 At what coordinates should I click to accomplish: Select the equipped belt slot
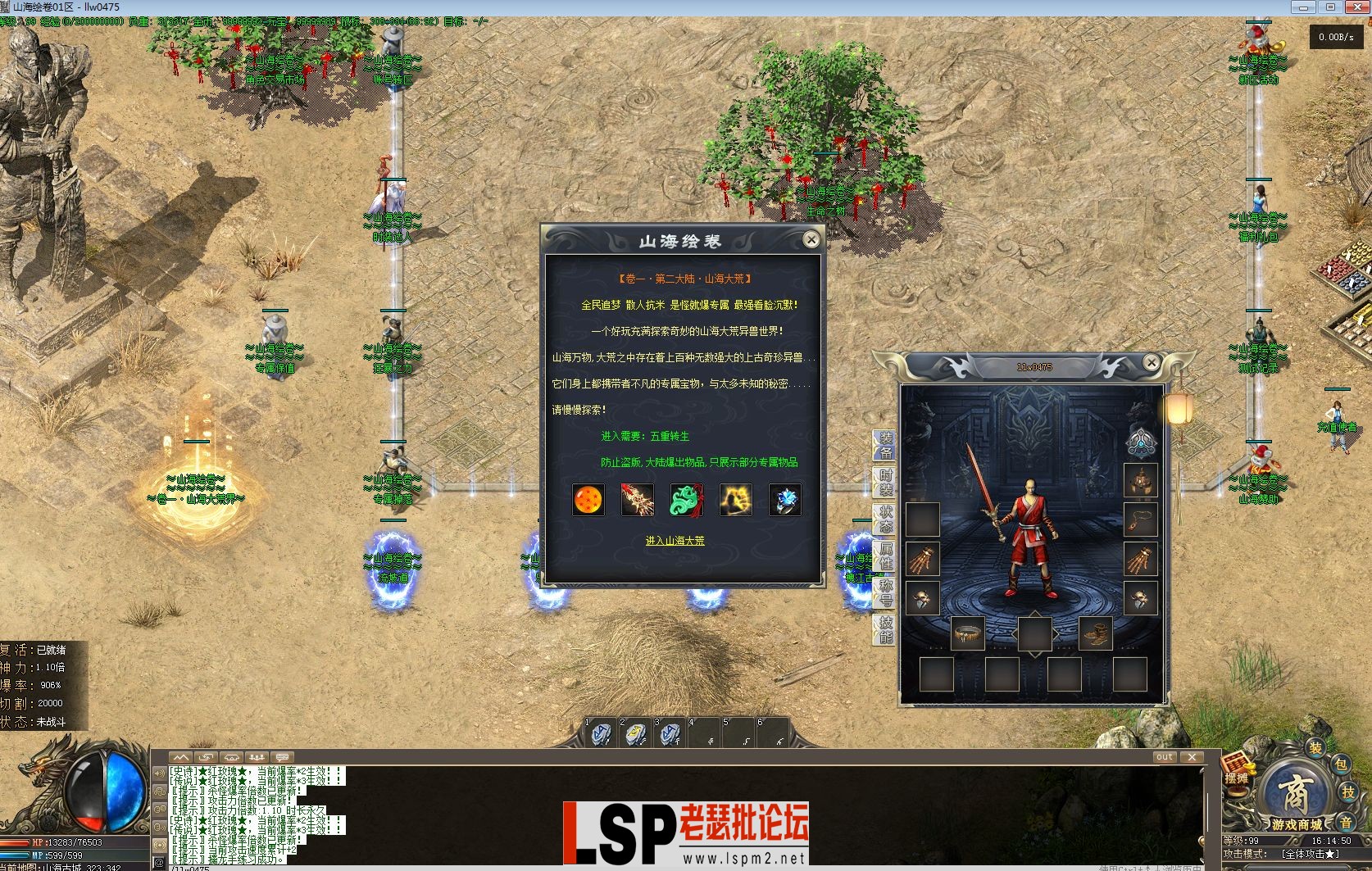(x=967, y=633)
